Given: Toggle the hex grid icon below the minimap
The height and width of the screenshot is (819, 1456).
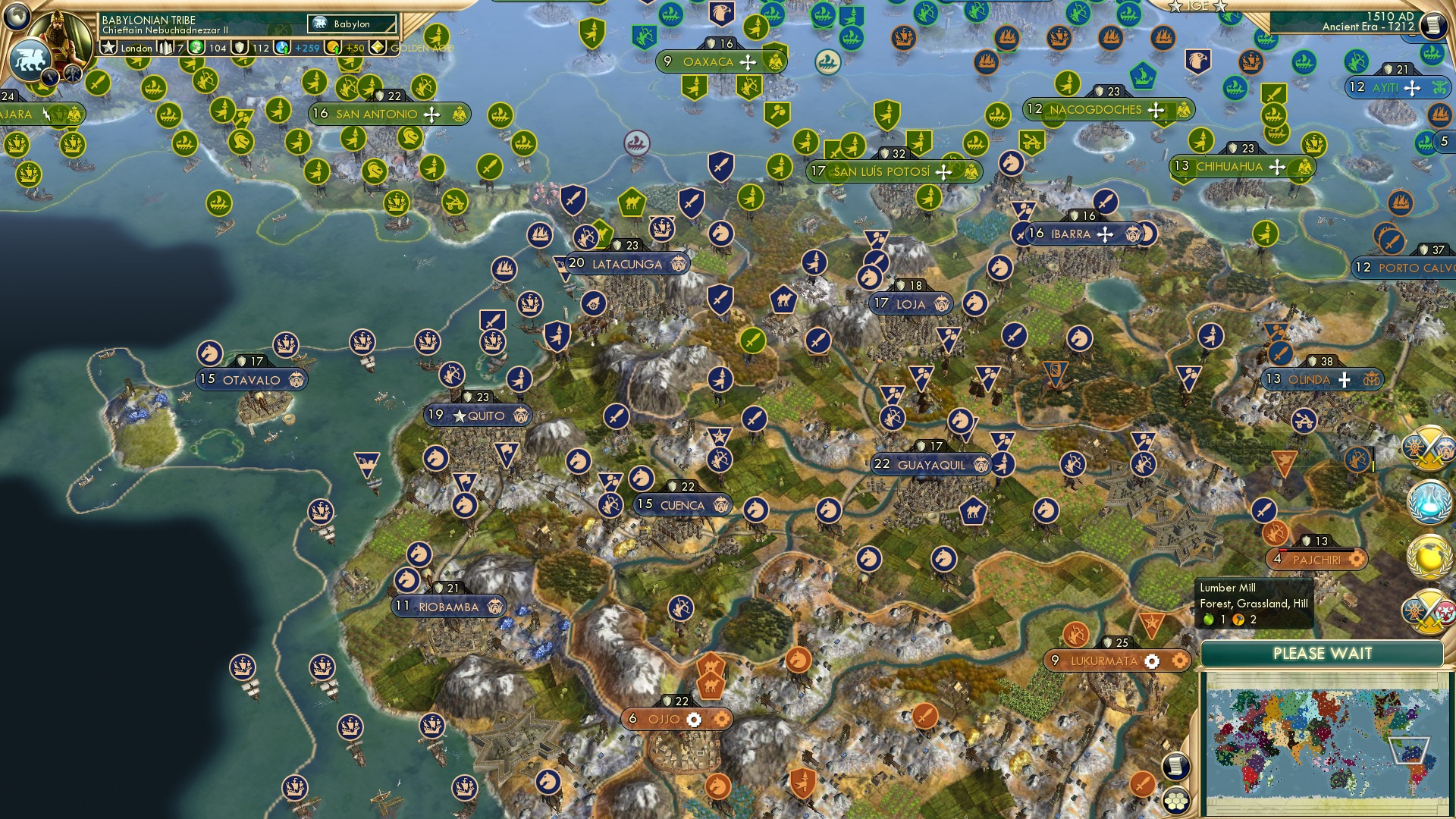Looking at the screenshot, I should [x=1175, y=802].
